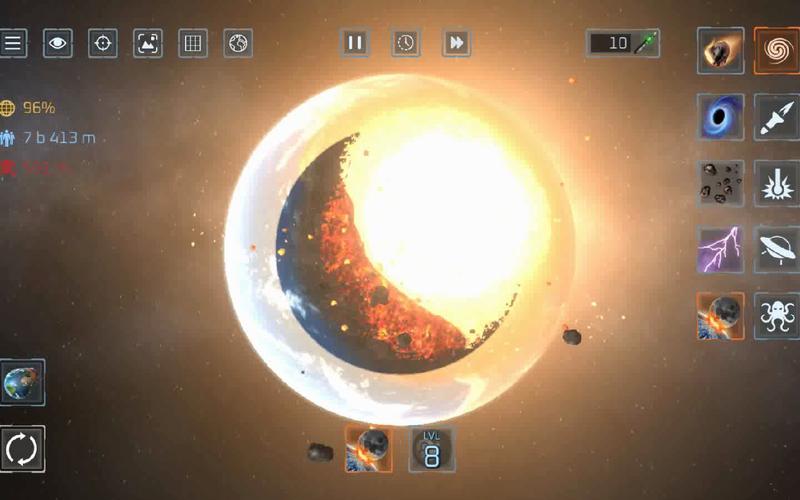The height and width of the screenshot is (500, 800).
Task: Open the Earth planet selector
Action: pos(22,382)
